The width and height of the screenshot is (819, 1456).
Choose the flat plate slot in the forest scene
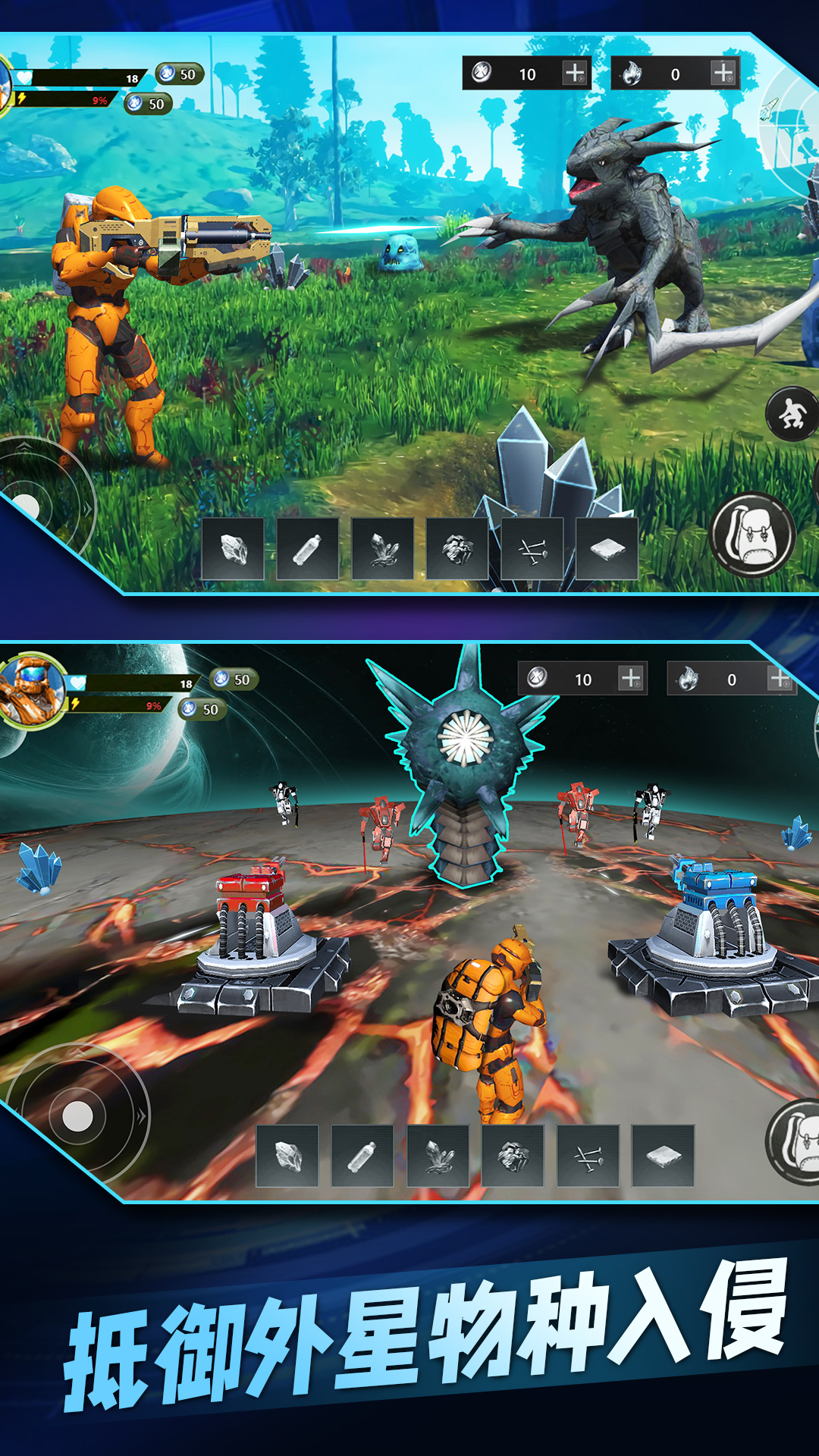point(607,549)
